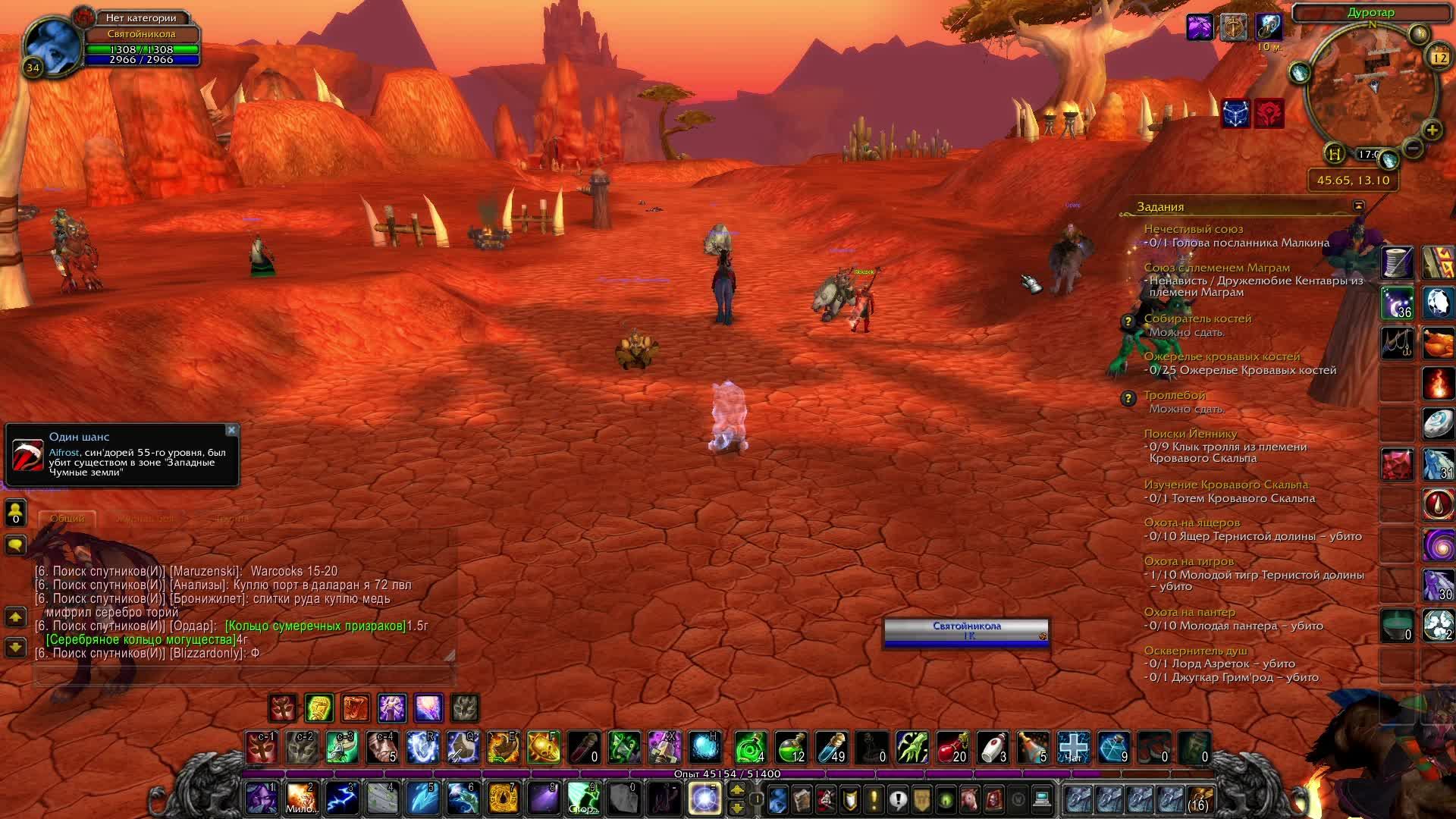
Task: Use the green potion with 12 charges
Action: (x=791, y=748)
